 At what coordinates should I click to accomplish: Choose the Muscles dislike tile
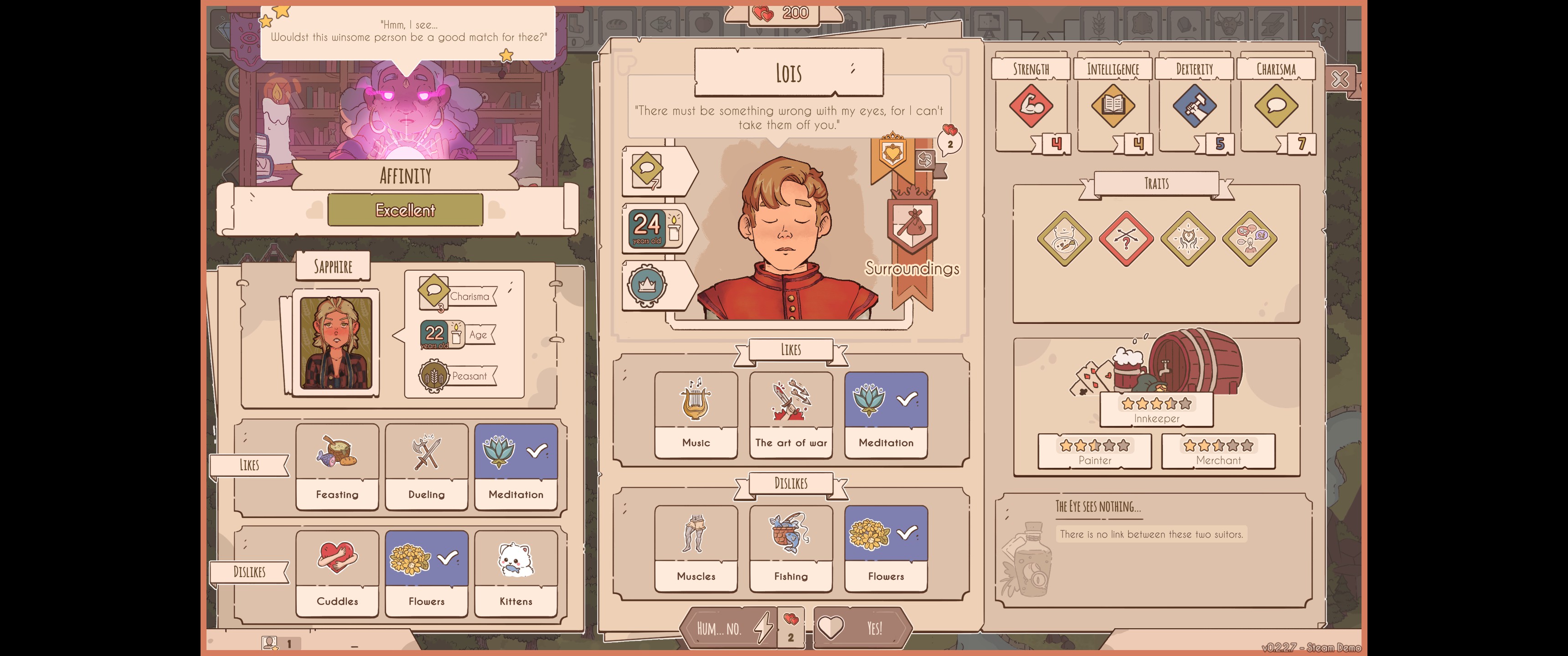click(x=696, y=548)
